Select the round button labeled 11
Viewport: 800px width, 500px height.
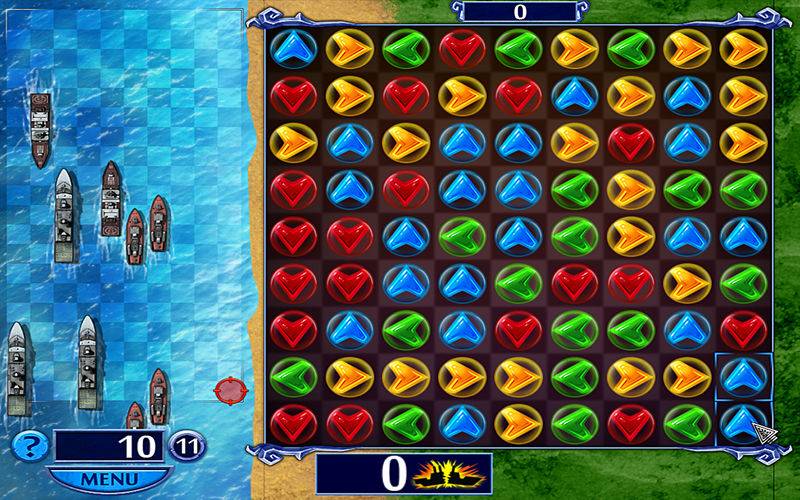[187, 446]
